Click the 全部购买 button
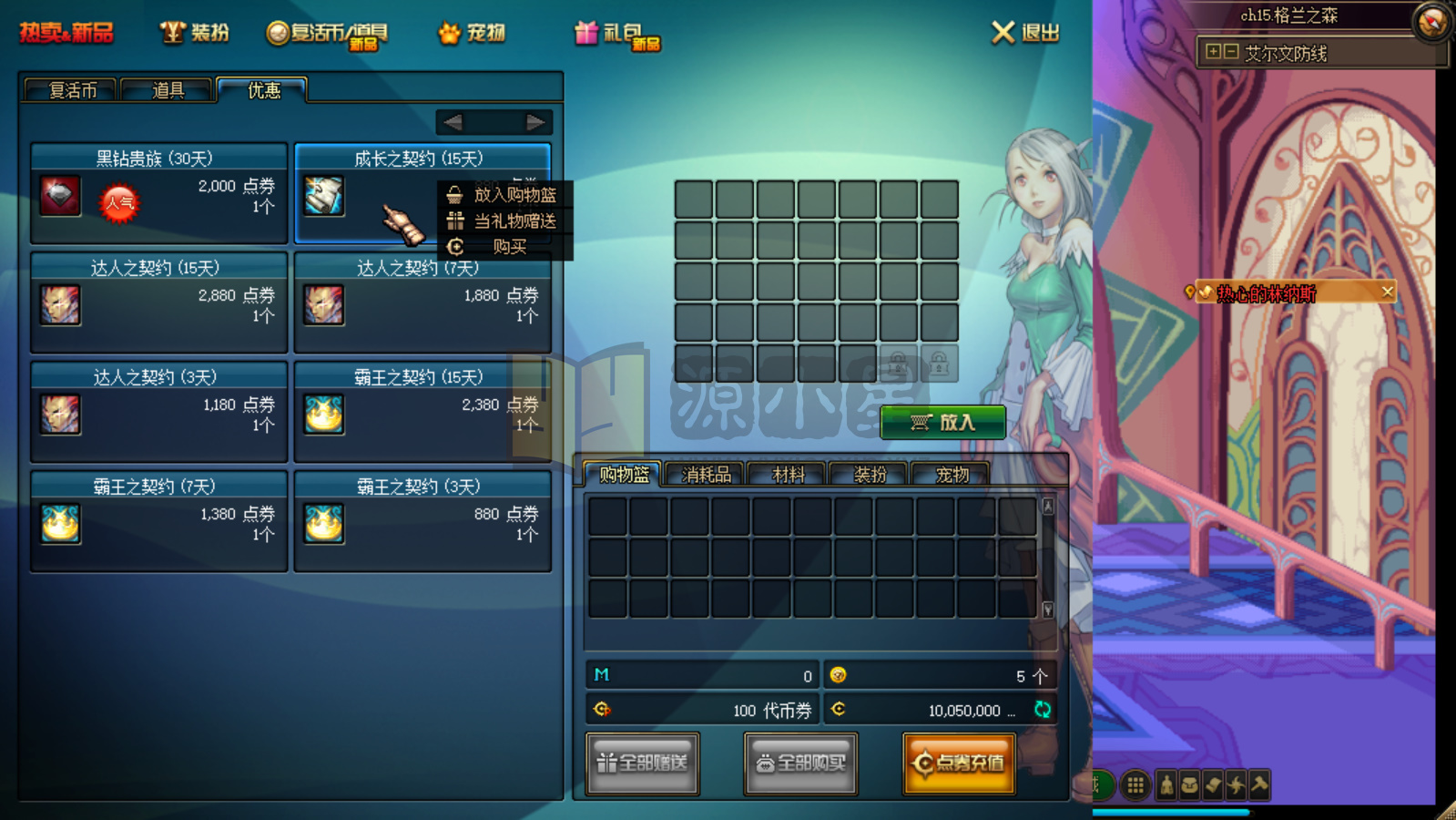The width and height of the screenshot is (1456, 820). click(800, 764)
